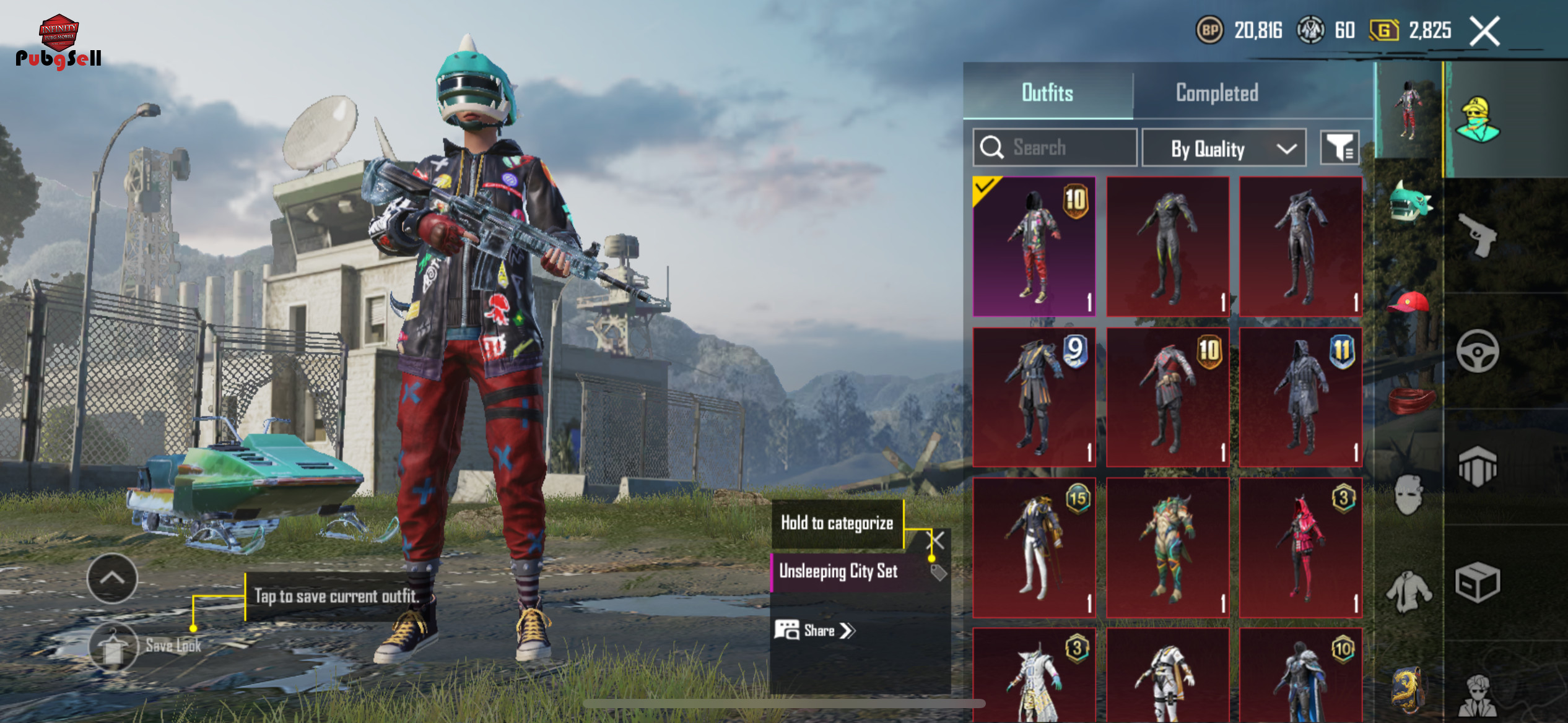Select the Outfits tab
Viewport: 1568px width, 723px height.
1047,93
